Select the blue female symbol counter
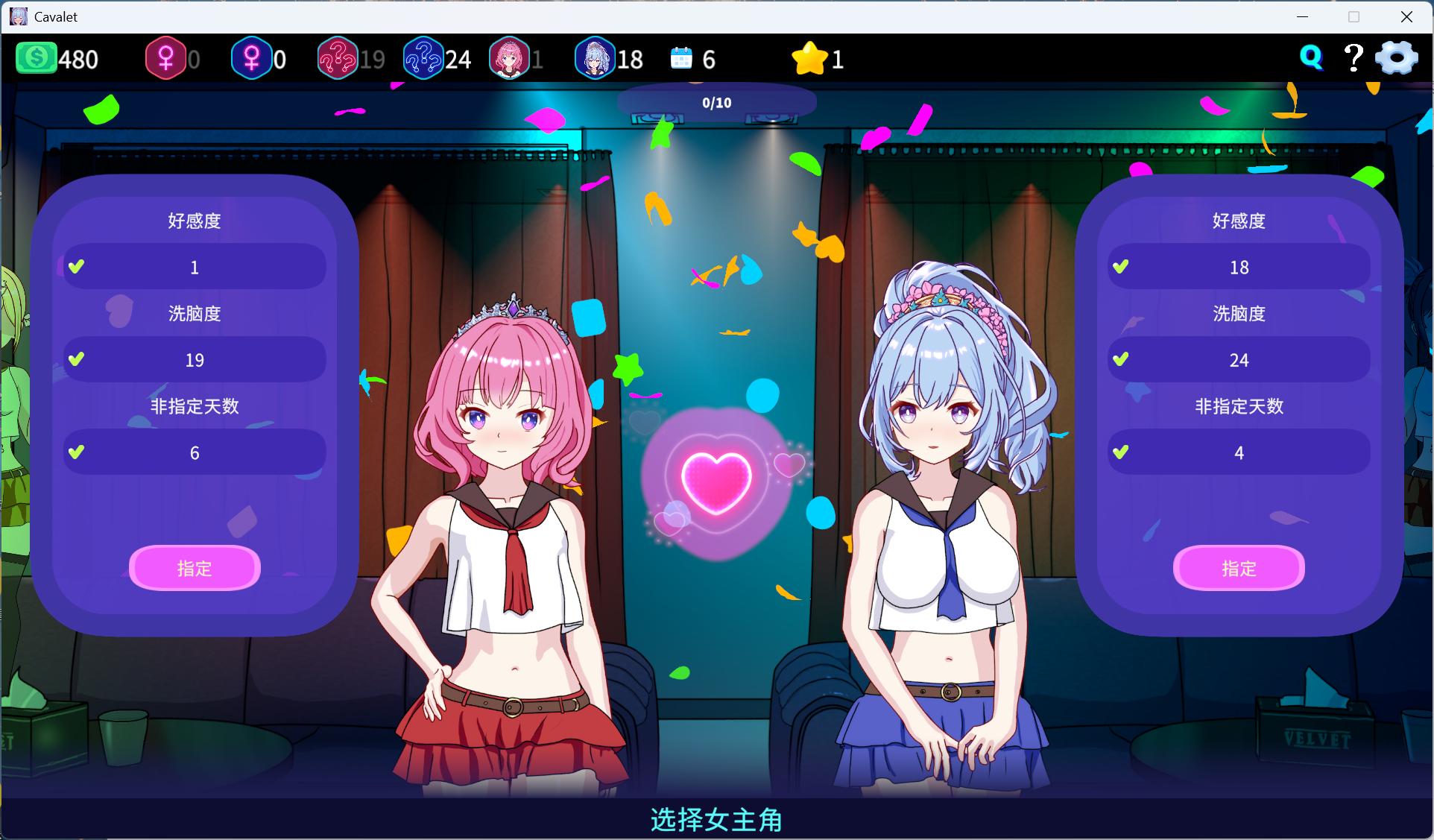This screenshot has height=840, width=1434. tap(253, 57)
